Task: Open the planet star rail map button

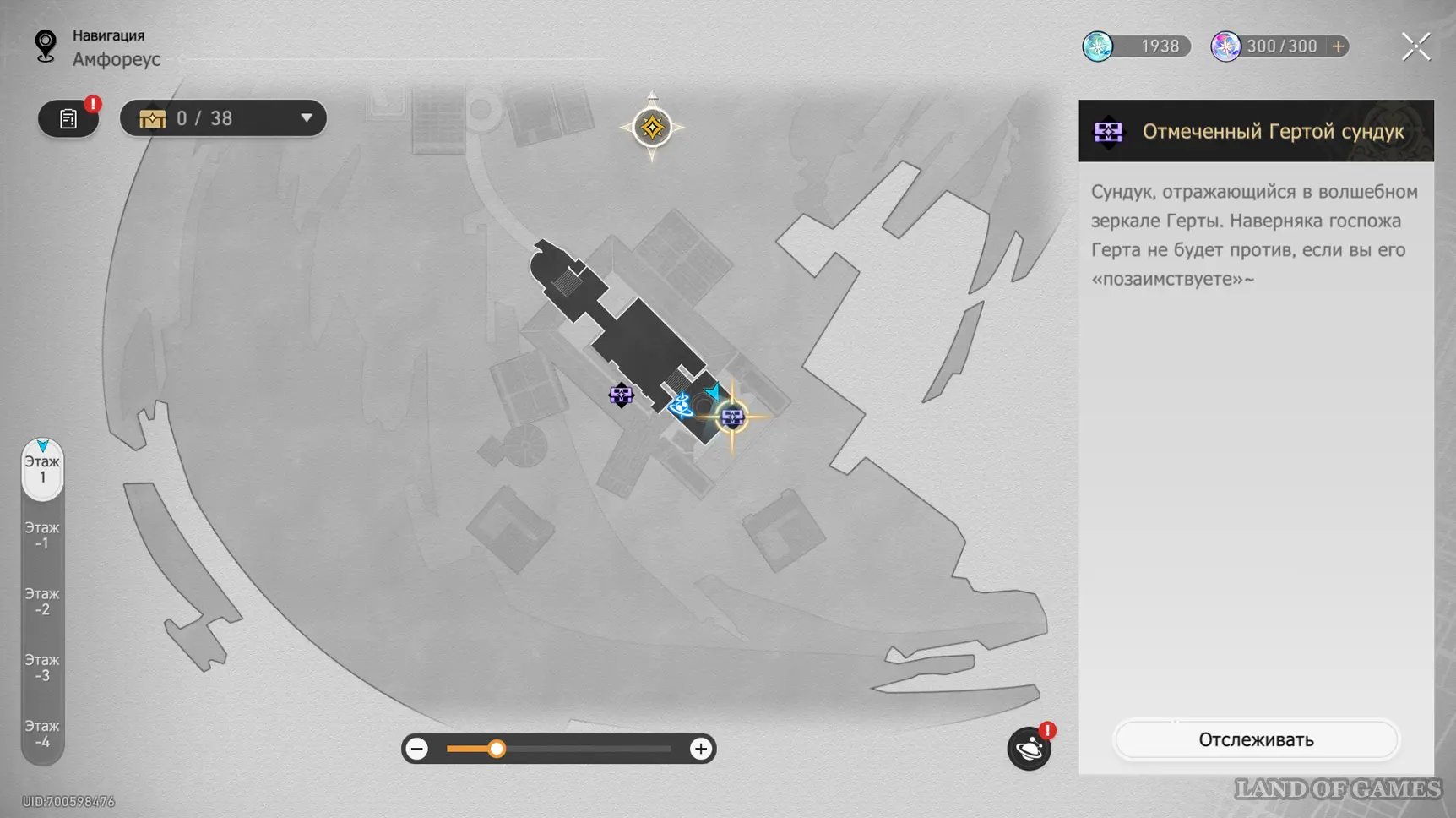Action: tap(1029, 749)
